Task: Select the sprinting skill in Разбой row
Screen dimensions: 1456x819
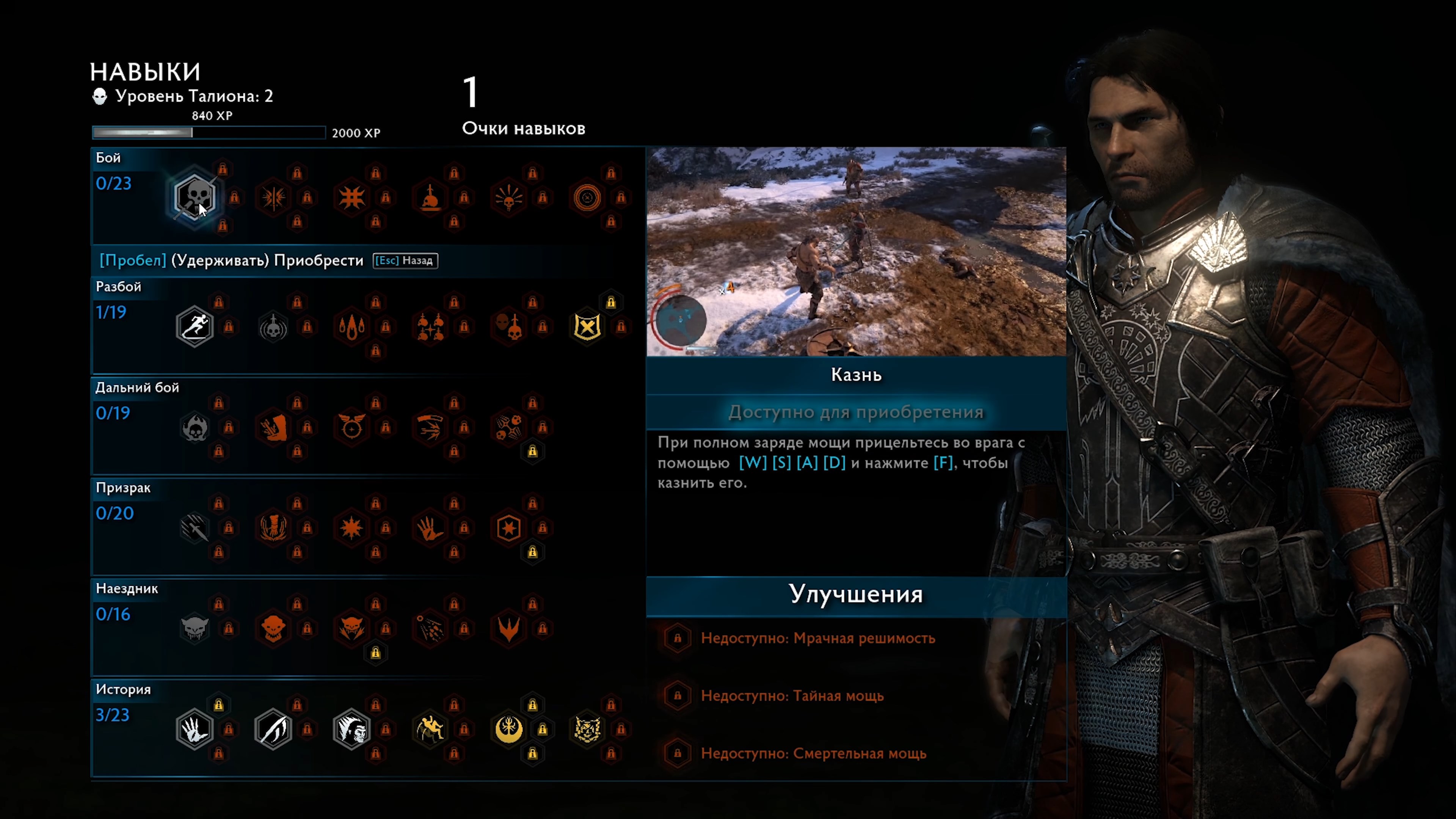Action: tap(195, 327)
